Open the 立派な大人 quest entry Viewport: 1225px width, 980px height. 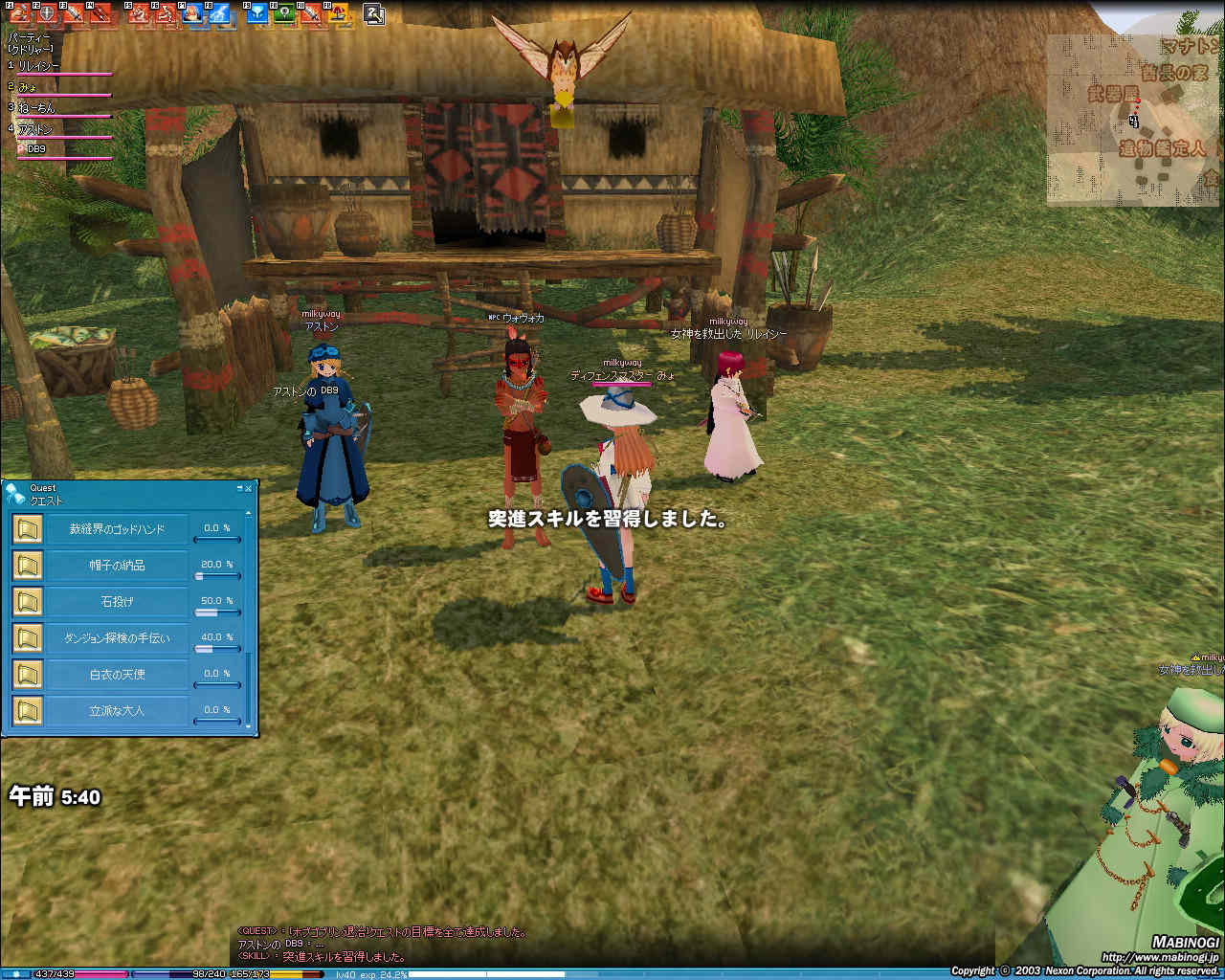point(117,711)
